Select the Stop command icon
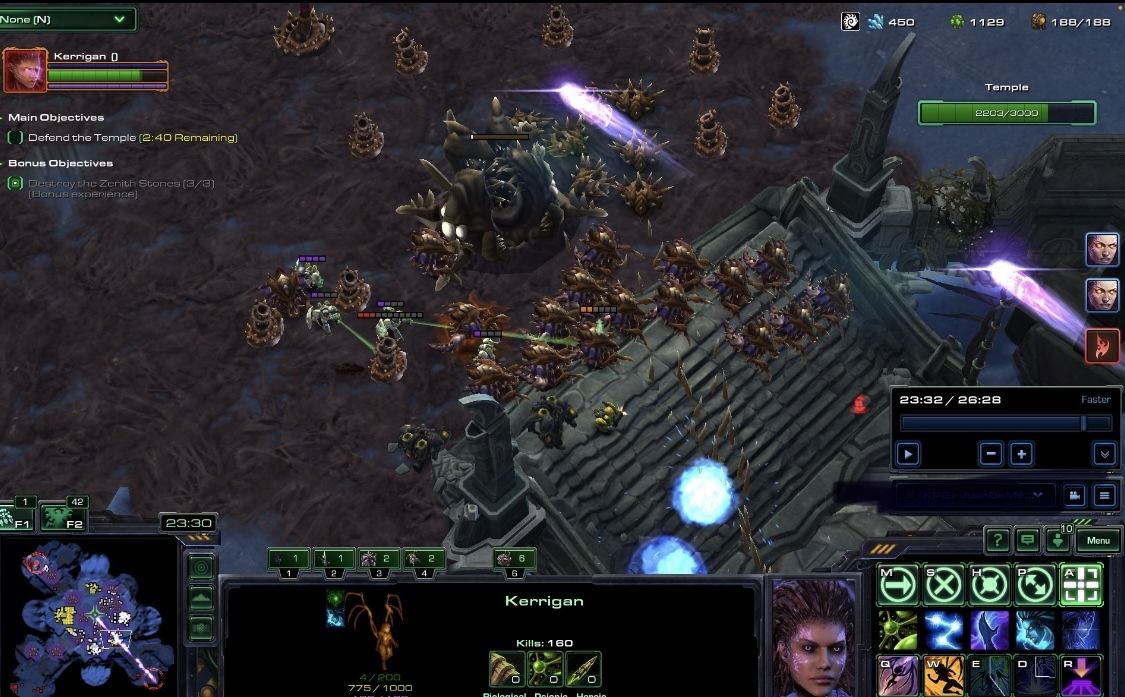The height and width of the screenshot is (697, 1125). pos(943,585)
